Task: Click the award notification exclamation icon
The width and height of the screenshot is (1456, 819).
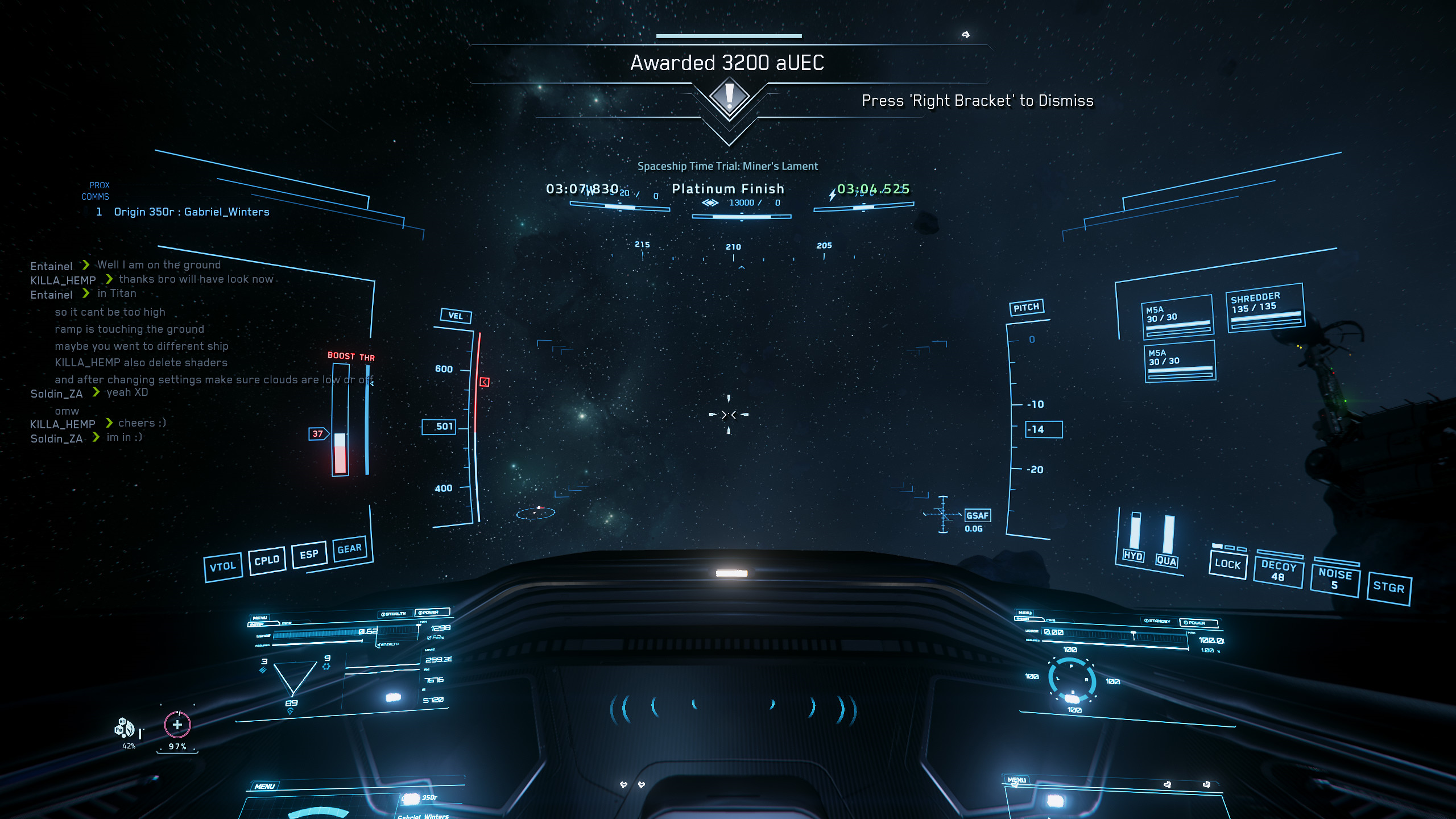Action: tap(729, 96)
